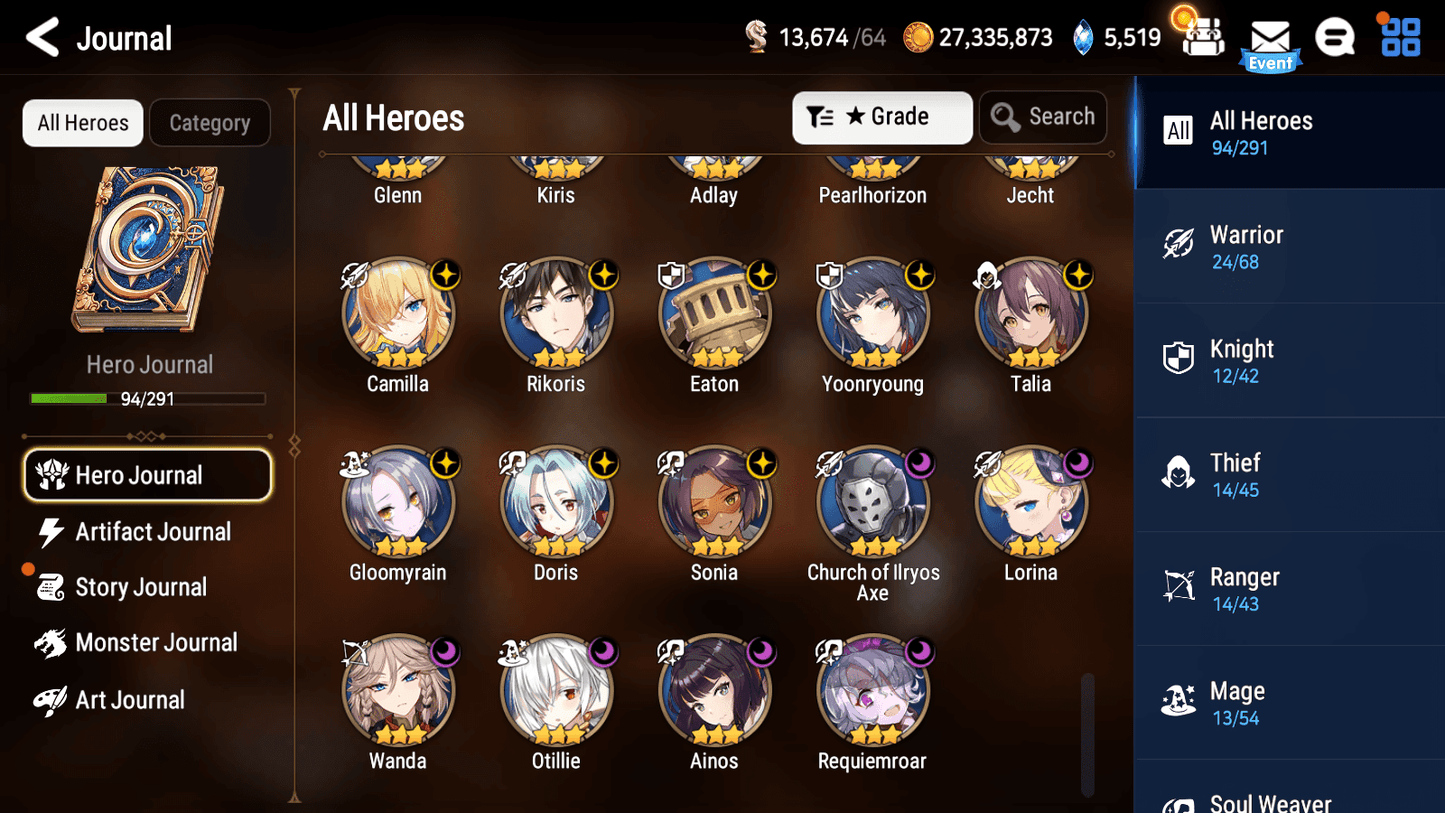Open the Monster Journal

(x=157, y=643)
